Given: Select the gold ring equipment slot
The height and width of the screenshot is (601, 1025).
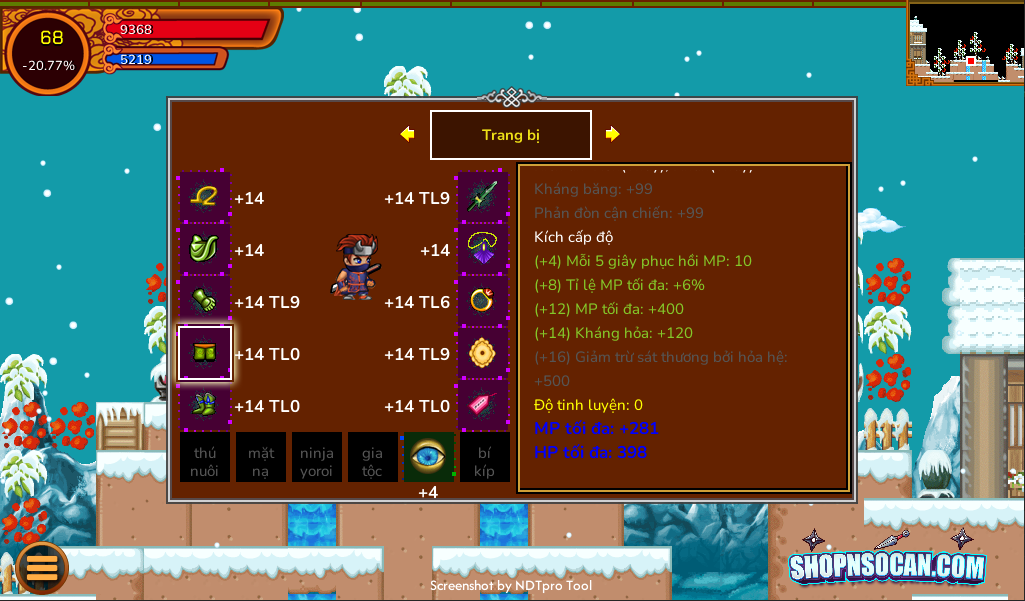Looking at the screenshot, I should 483,301.
